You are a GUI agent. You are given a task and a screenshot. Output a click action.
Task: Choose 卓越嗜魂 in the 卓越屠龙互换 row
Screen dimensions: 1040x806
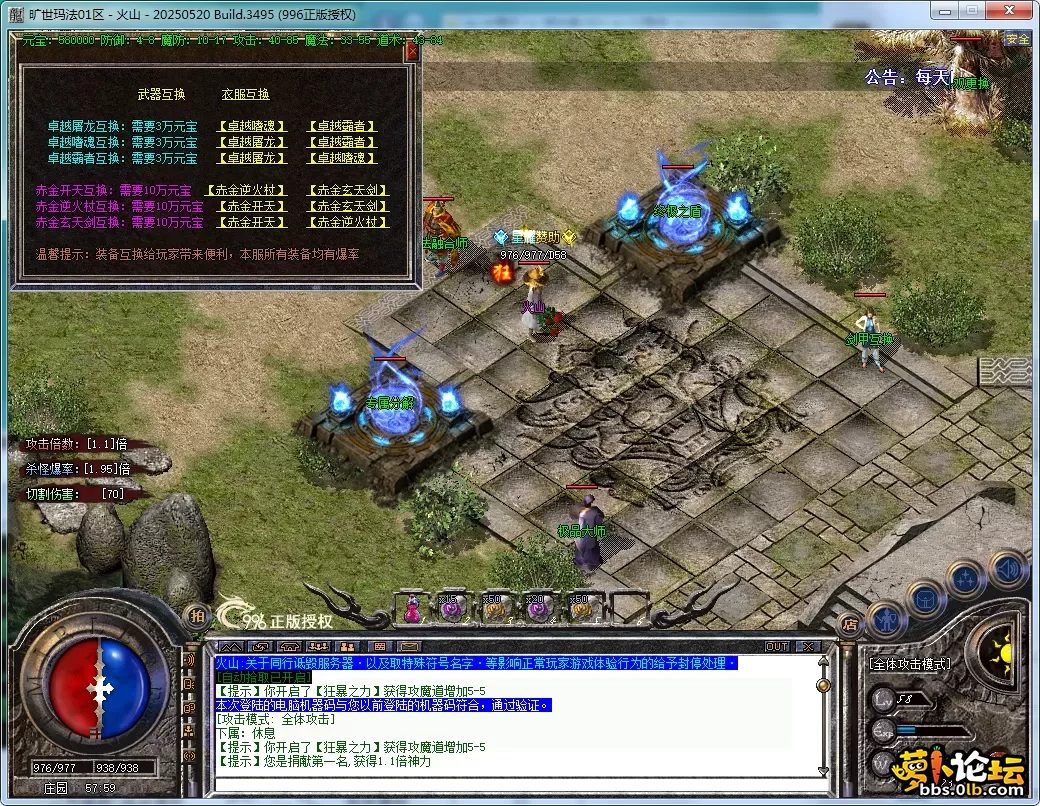(251, 127)
